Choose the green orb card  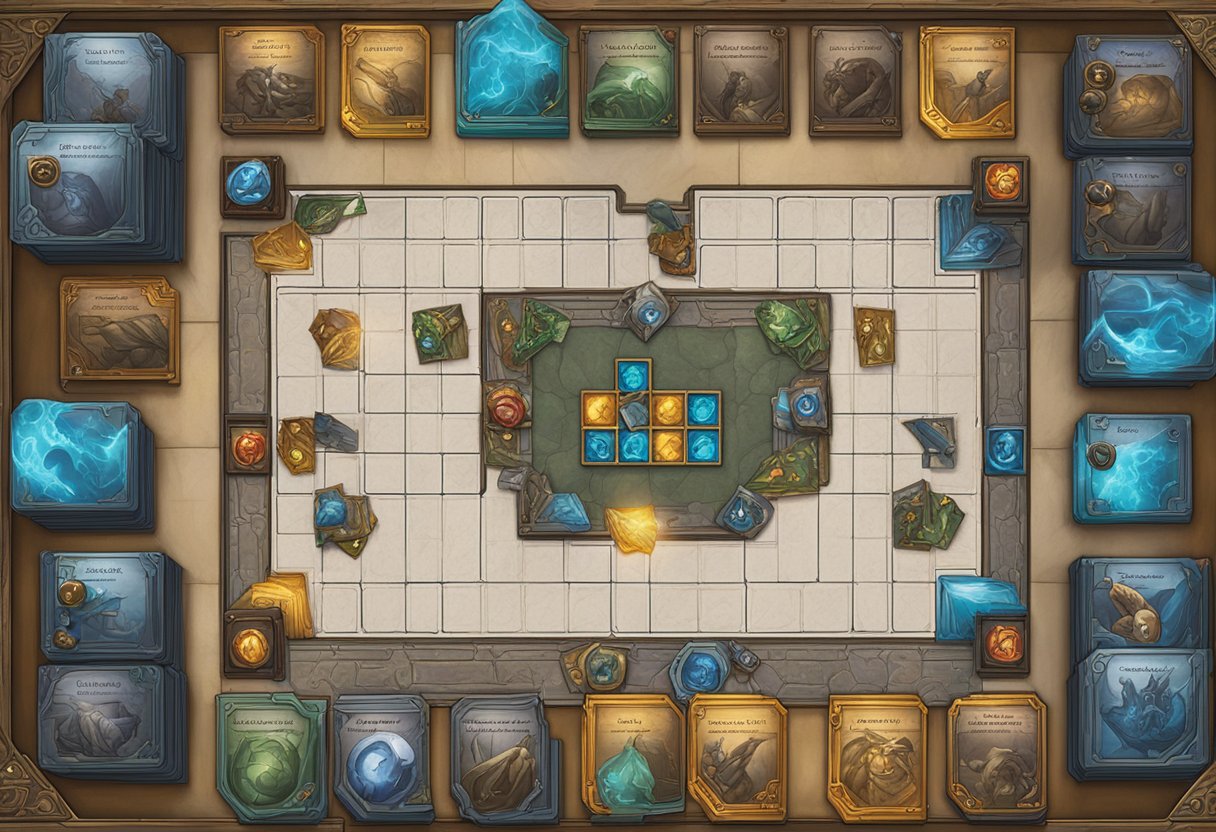(271, 757)
